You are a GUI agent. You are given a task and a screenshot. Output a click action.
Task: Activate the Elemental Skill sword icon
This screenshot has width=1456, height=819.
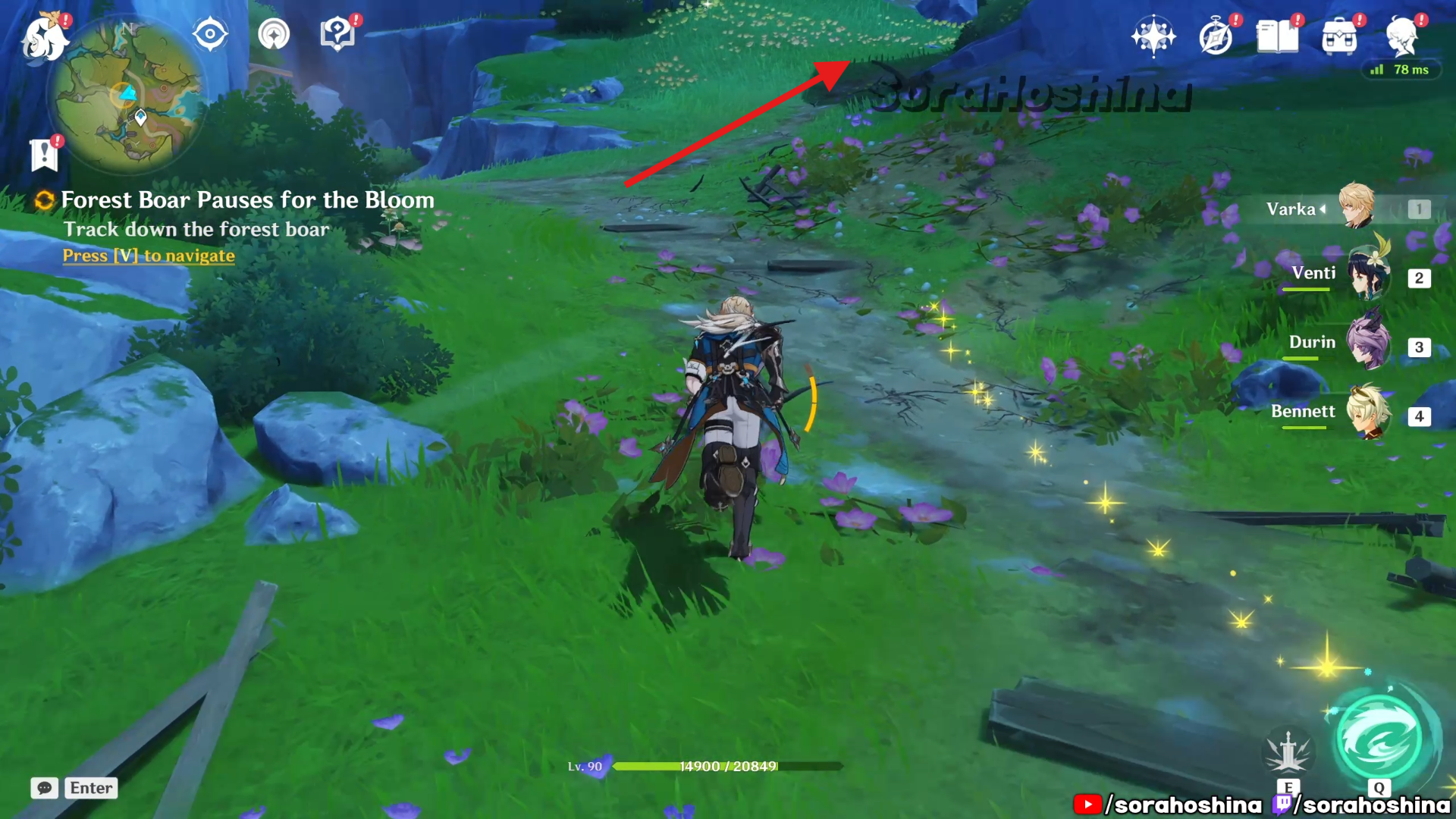pos(1288,752)
